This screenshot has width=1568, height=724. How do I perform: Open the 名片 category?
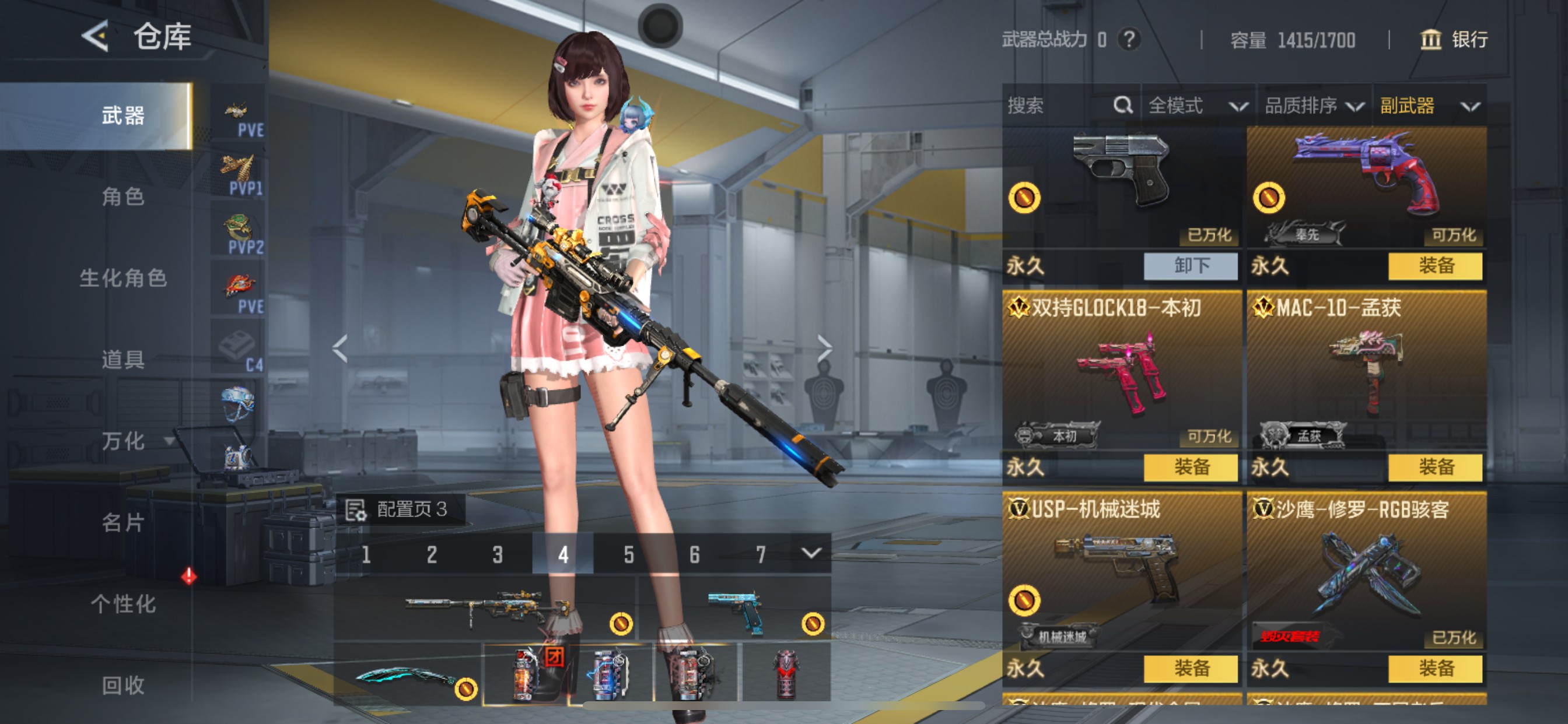point(123,523)
